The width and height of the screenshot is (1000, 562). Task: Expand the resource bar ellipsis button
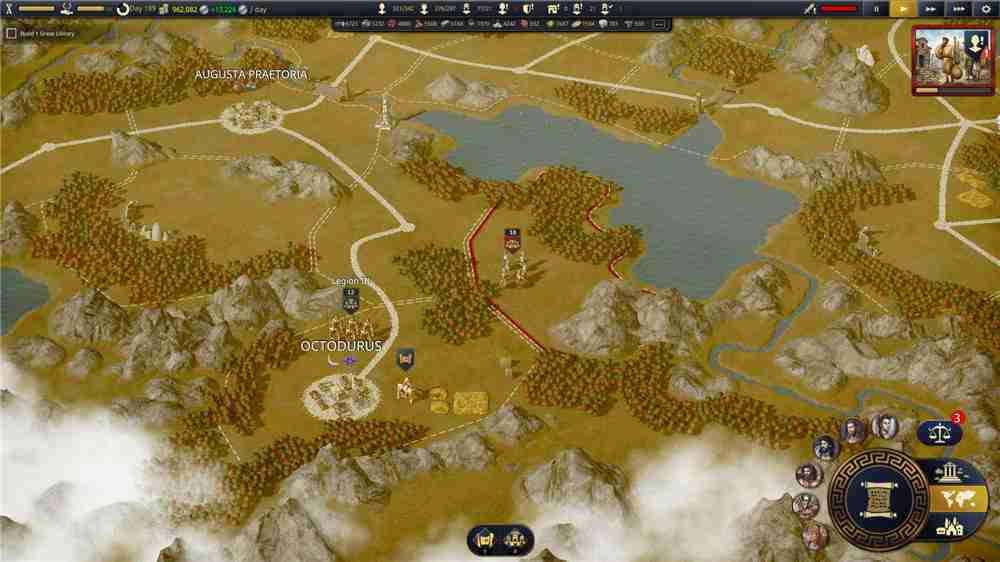[x=659, y=23]
